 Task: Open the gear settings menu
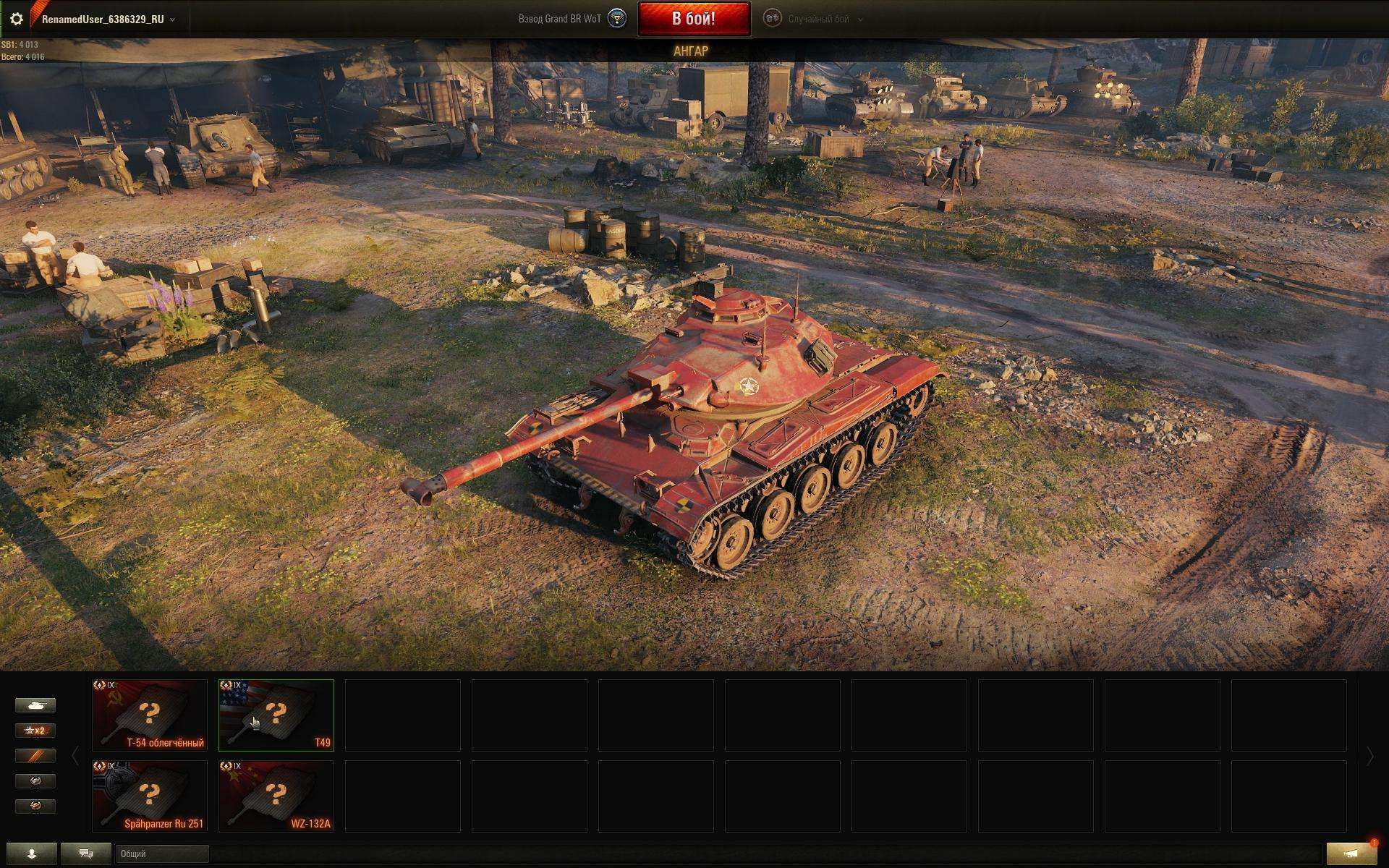[16, 19]
